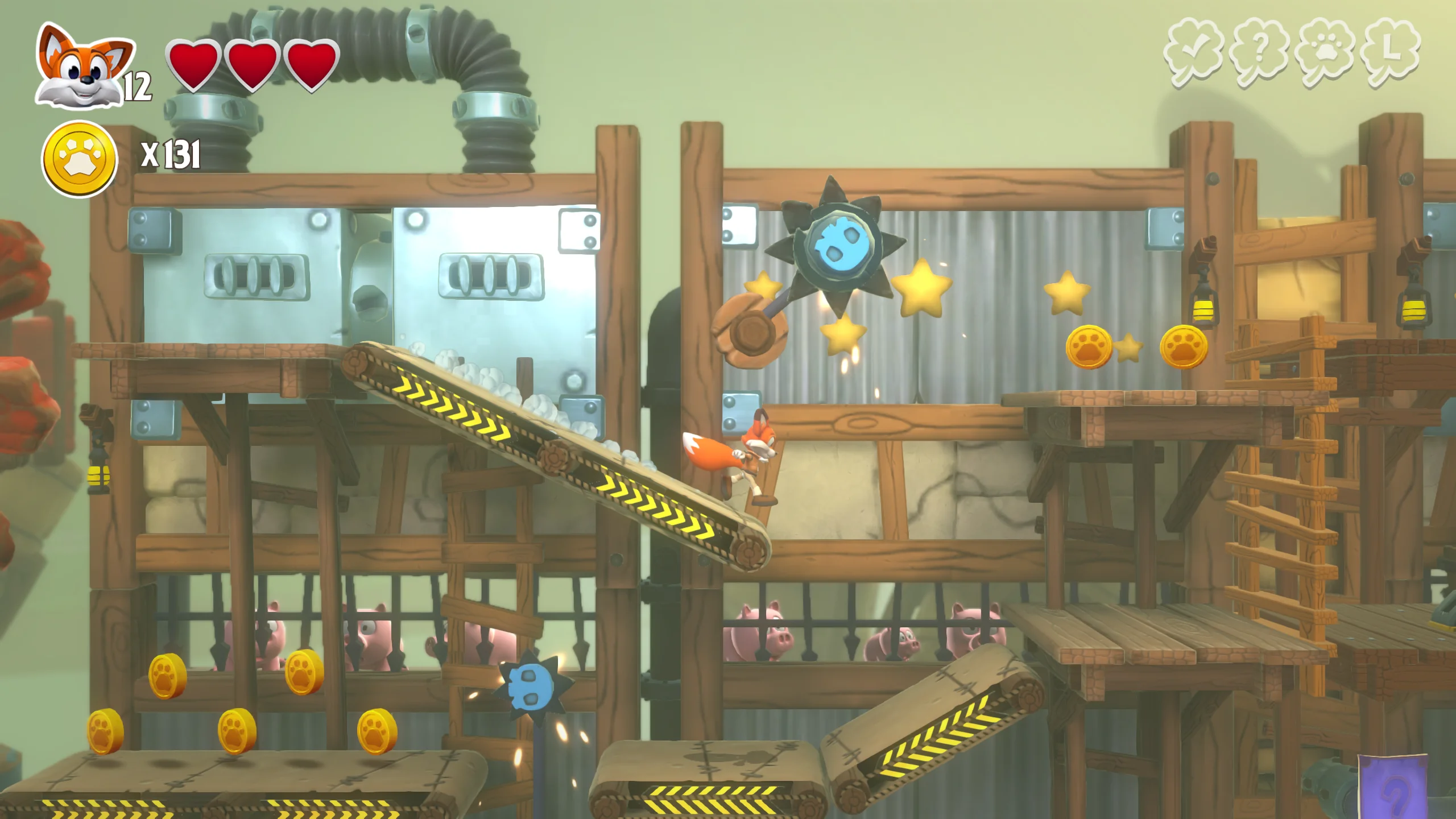Click the letter L clover icon
The image size is (1456, 819).
(1391, 53)
